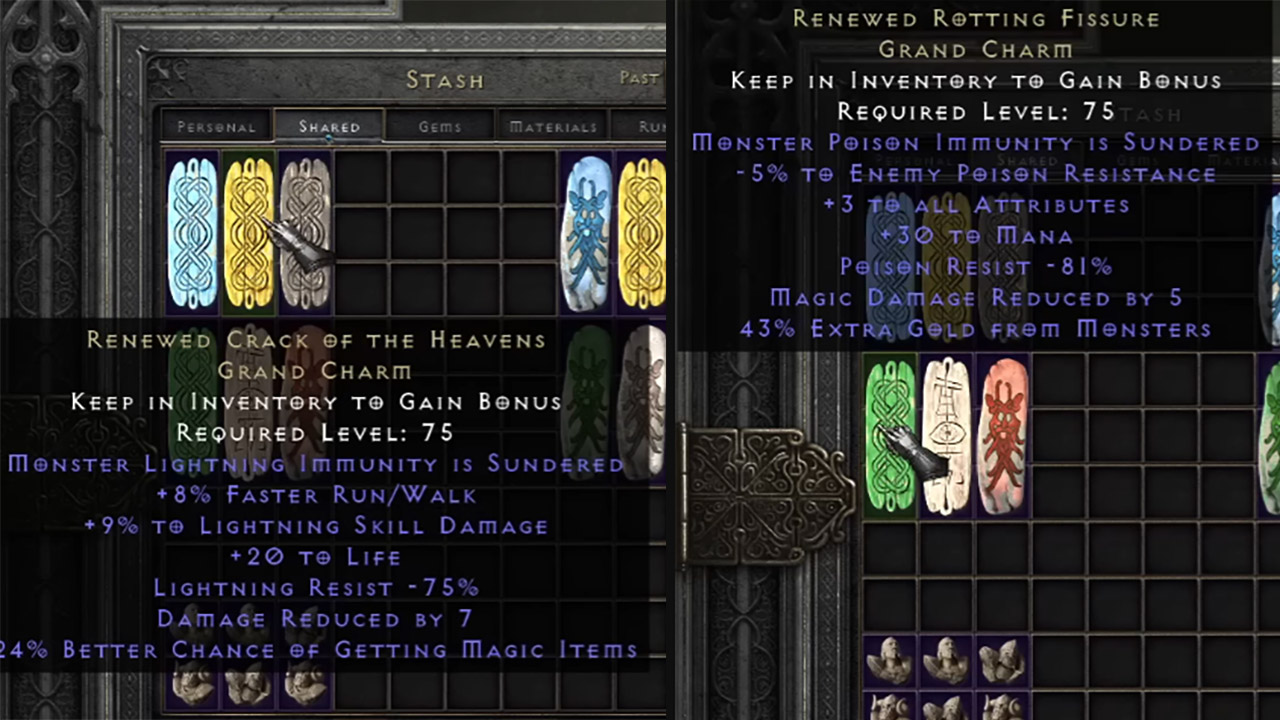Click the golden charm at the far right of the left stash

tap(644, 230)
